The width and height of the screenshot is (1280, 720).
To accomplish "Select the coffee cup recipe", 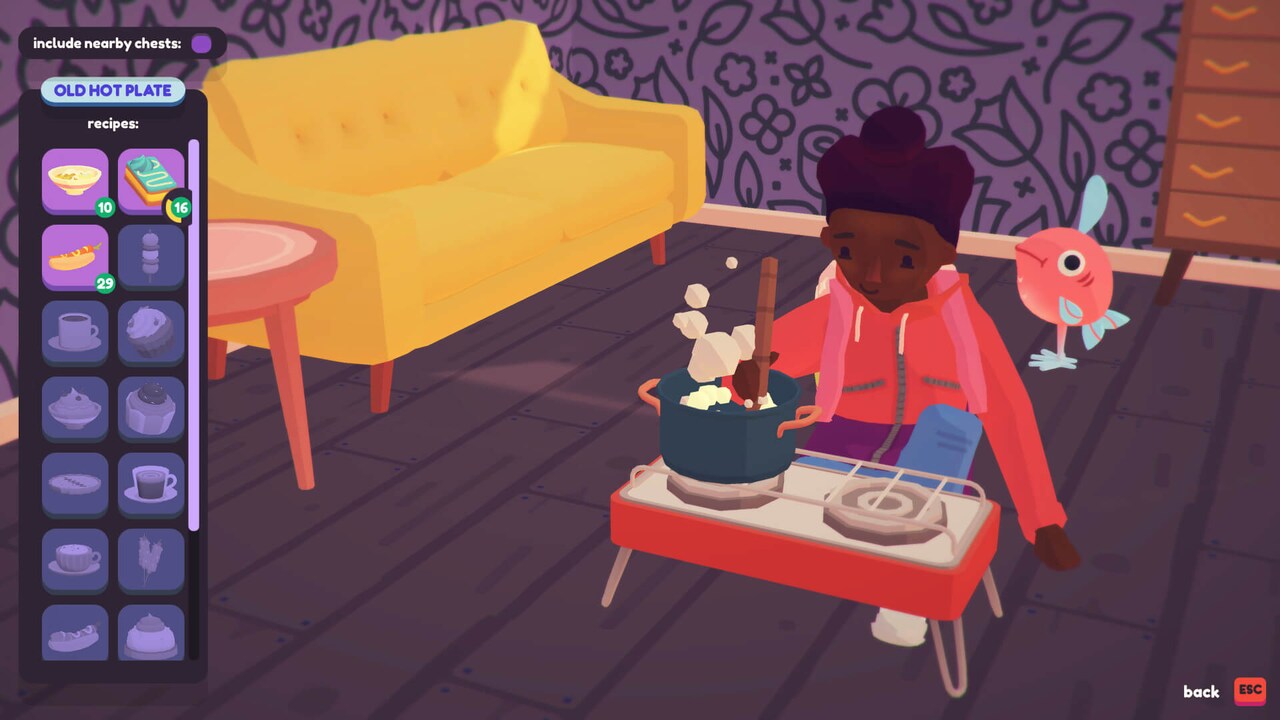I will tap(75, 332).
